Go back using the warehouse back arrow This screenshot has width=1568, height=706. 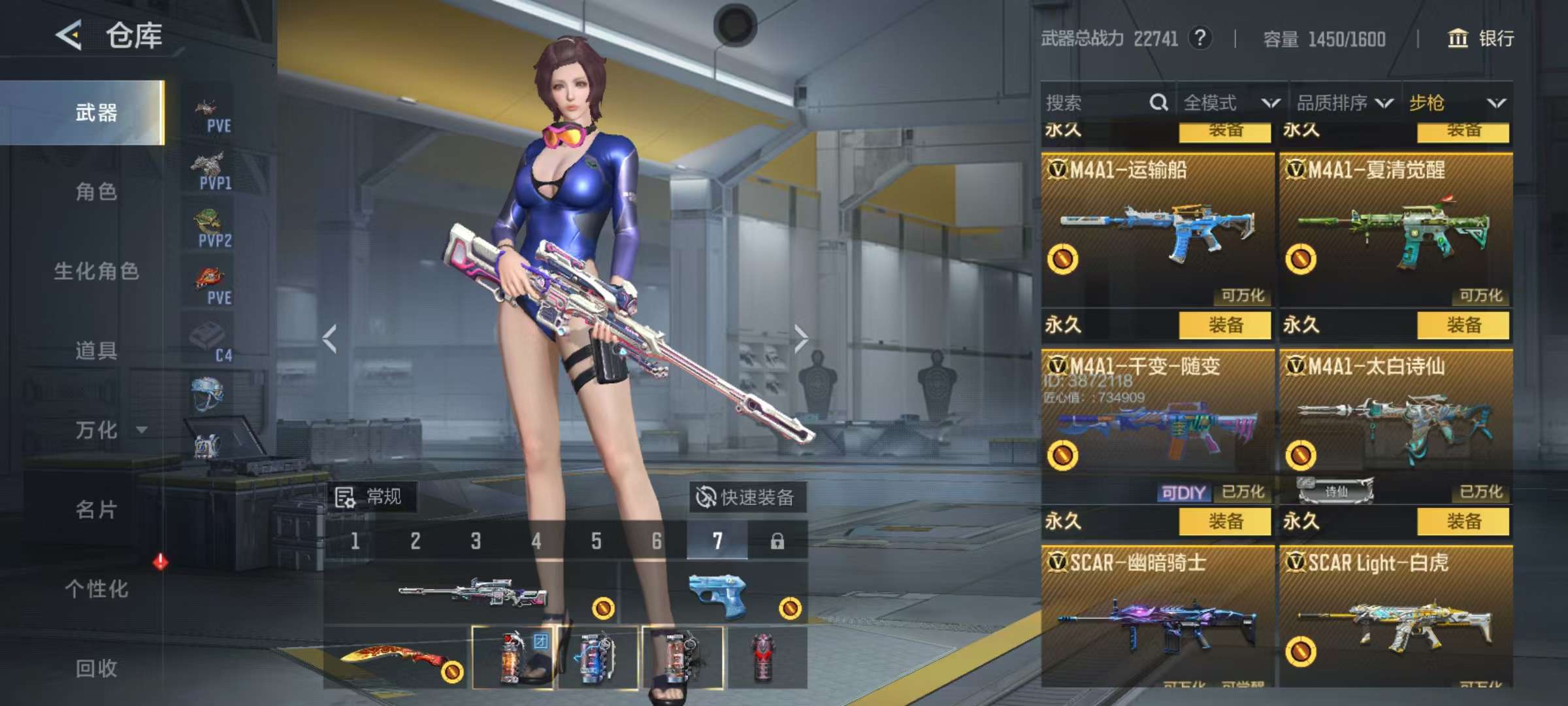click(x=69, y=35)
